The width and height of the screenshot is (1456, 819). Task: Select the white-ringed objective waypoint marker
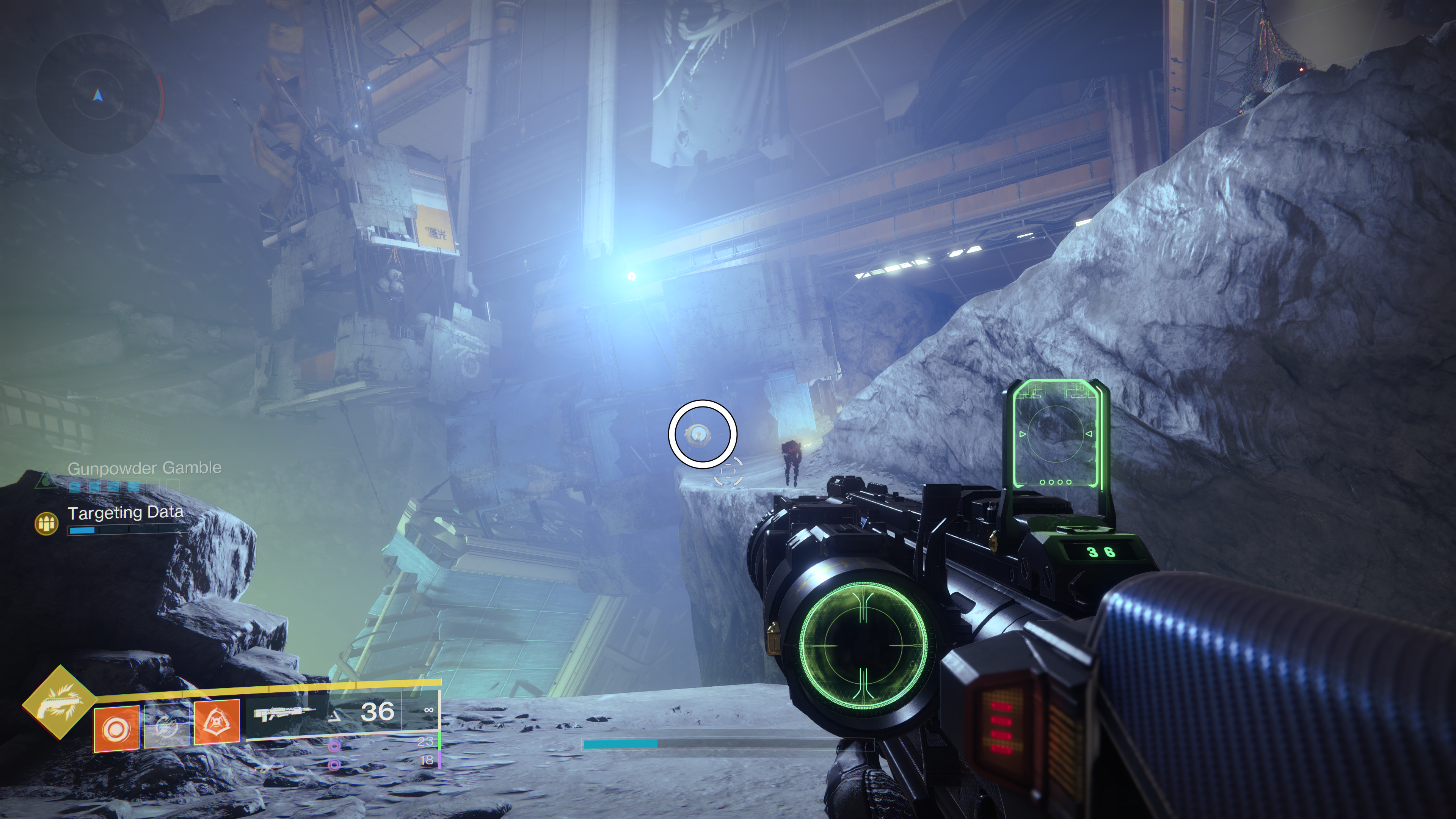pos(703,434)
